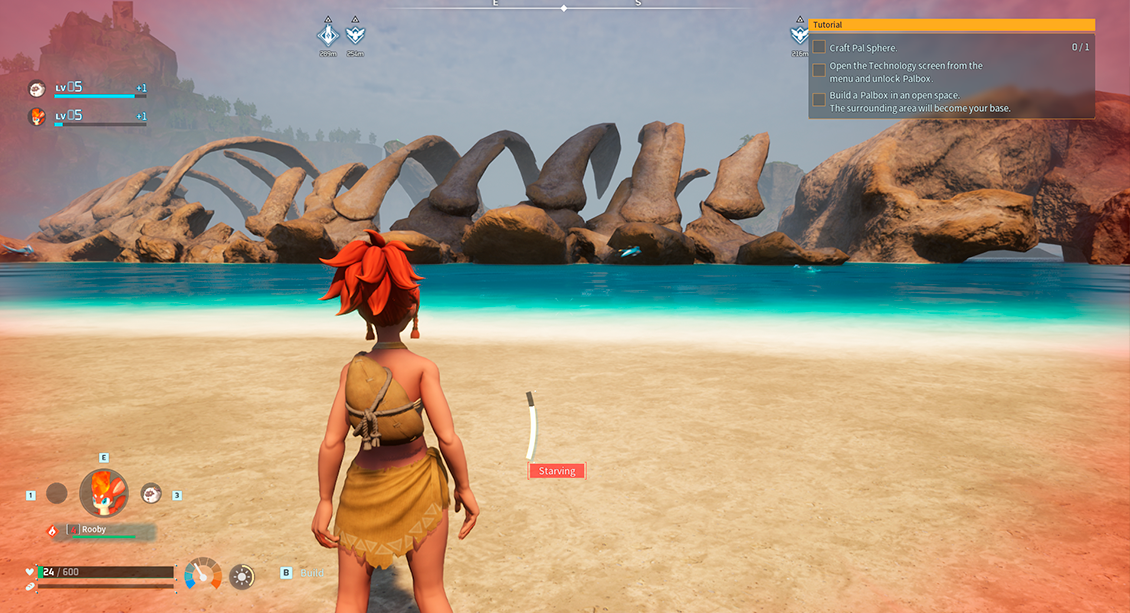The width and height of the screenshot is (1130, 613).
Task: Click the sun time-of-day indicator
Action: pos(241,576)
